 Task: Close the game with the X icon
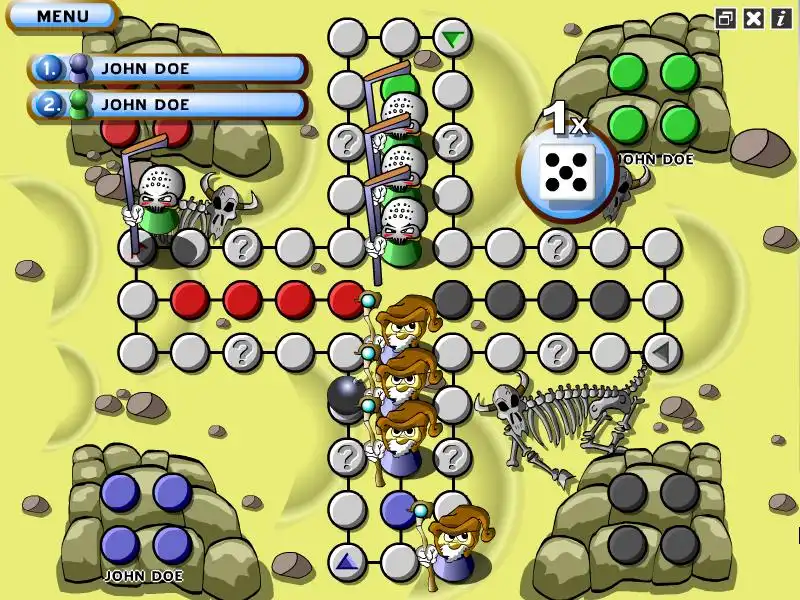pyautogui.click(x=754, y=18)
